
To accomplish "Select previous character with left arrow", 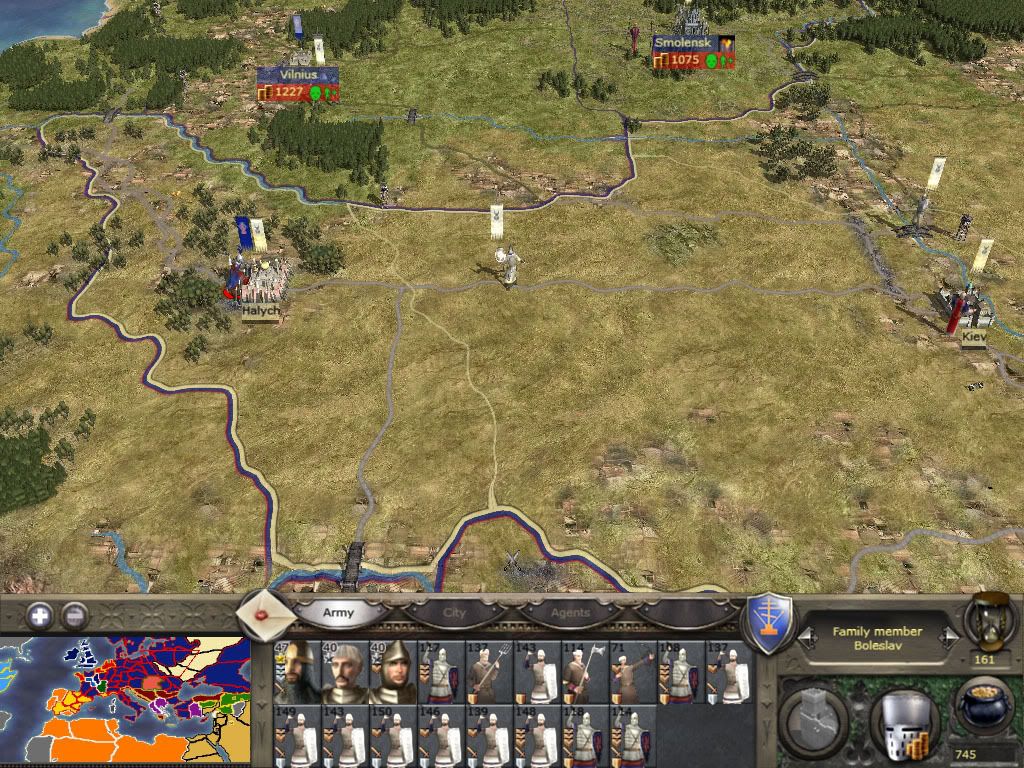I will click(x=805, y=638).
